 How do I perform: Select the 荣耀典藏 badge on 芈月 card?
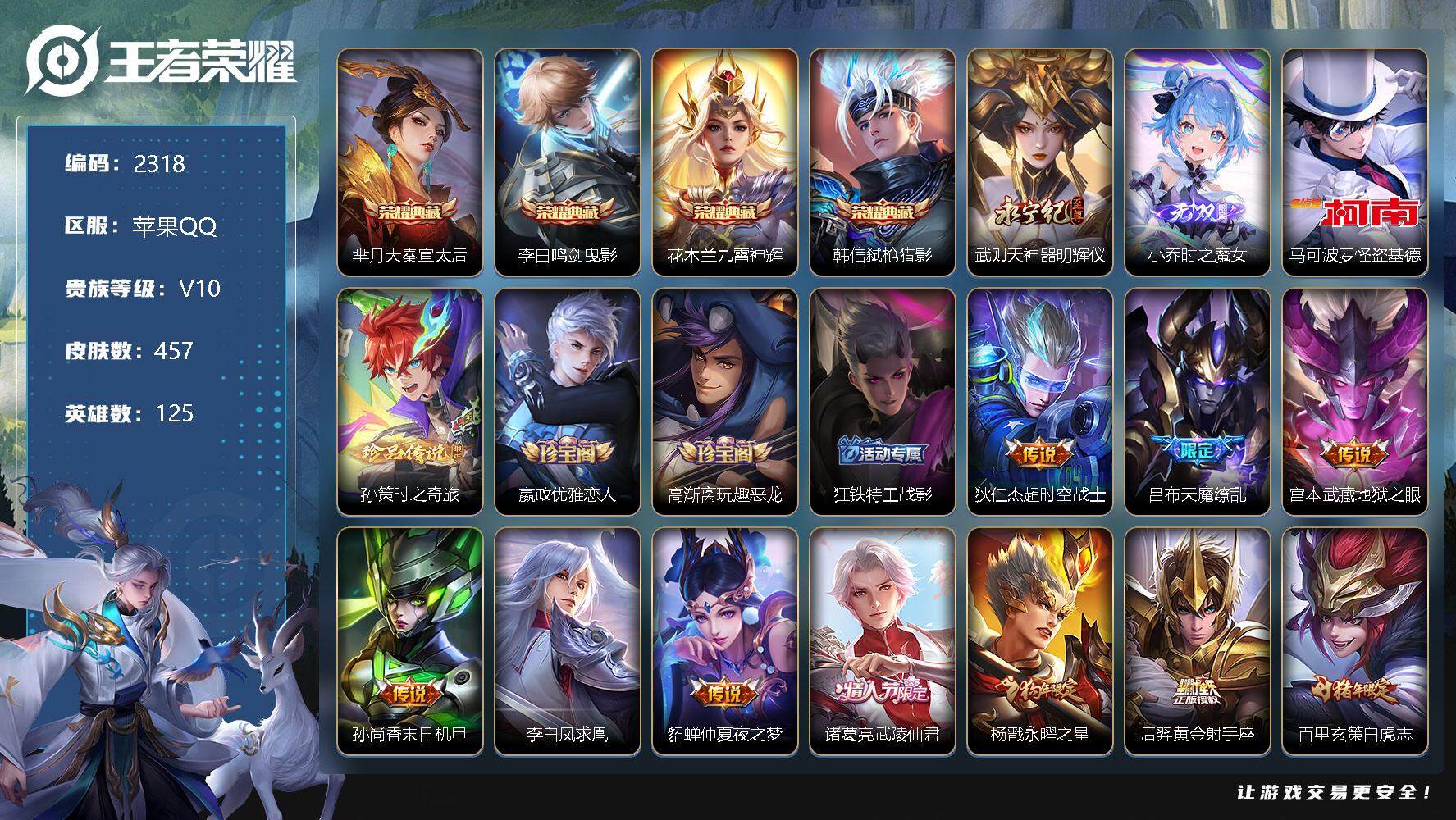[x=409, y=212]
